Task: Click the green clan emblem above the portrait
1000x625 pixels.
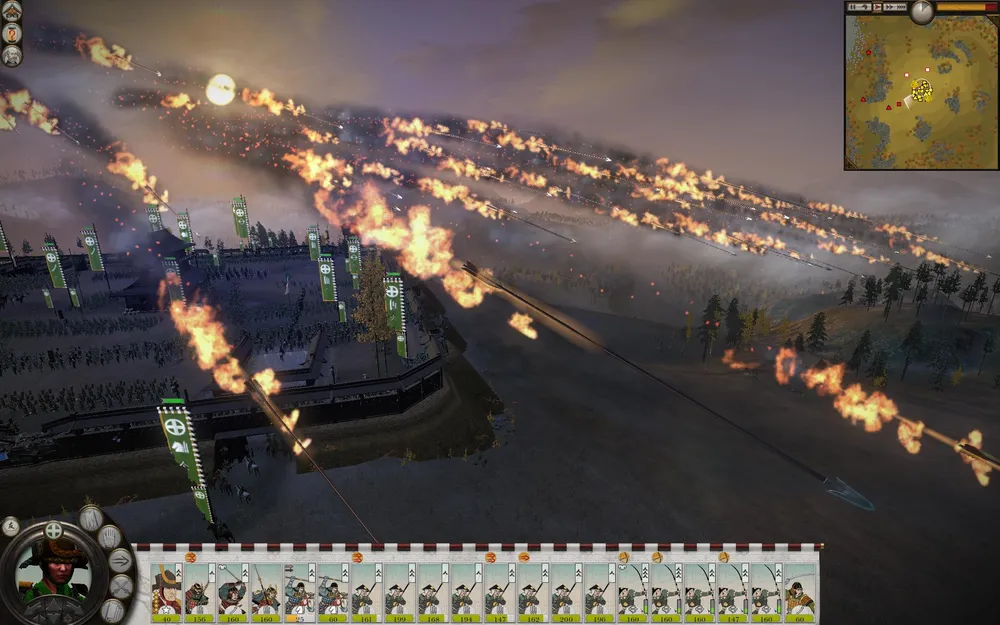Action: pos(55,529)
